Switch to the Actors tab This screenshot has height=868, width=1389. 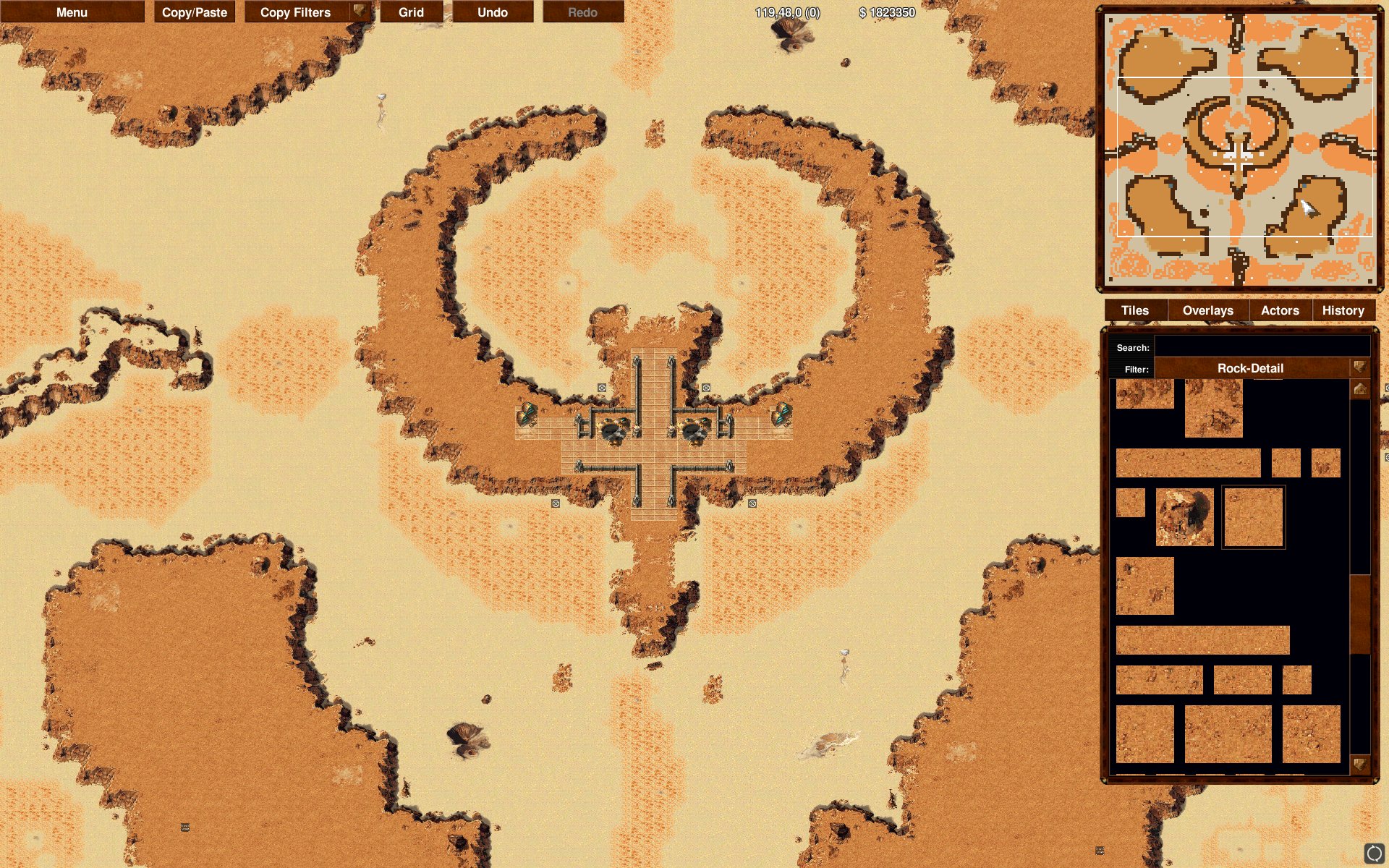pyautogui.click(x=1279, y=310)
